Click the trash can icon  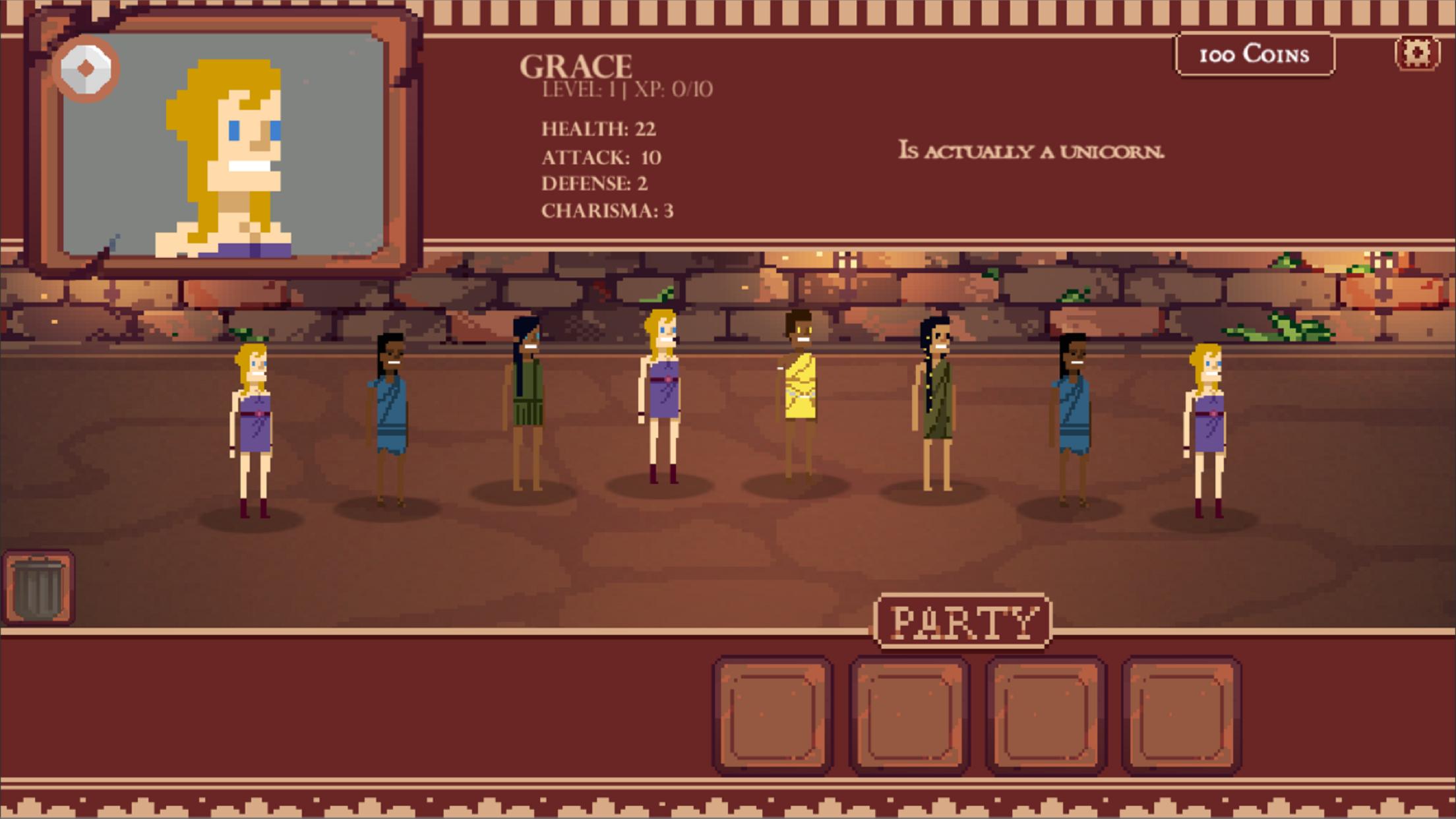point(38,588)
